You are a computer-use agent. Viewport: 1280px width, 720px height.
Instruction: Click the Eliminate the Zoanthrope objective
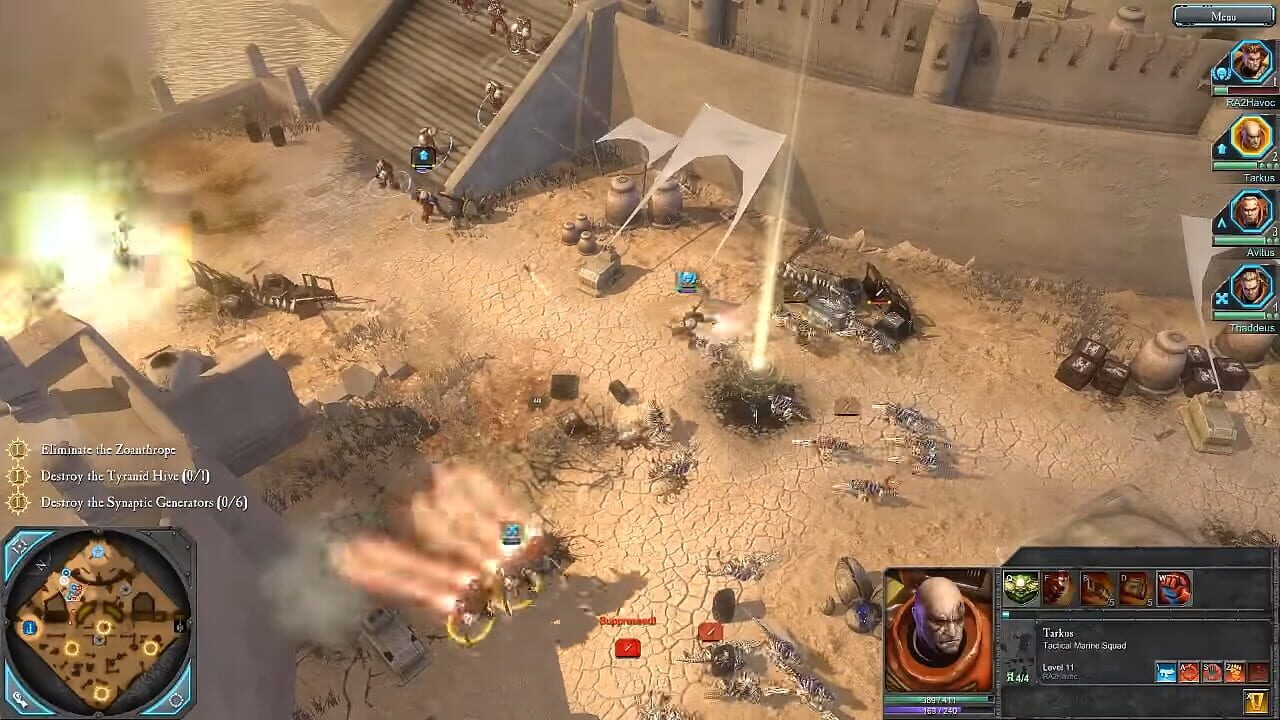107,450
